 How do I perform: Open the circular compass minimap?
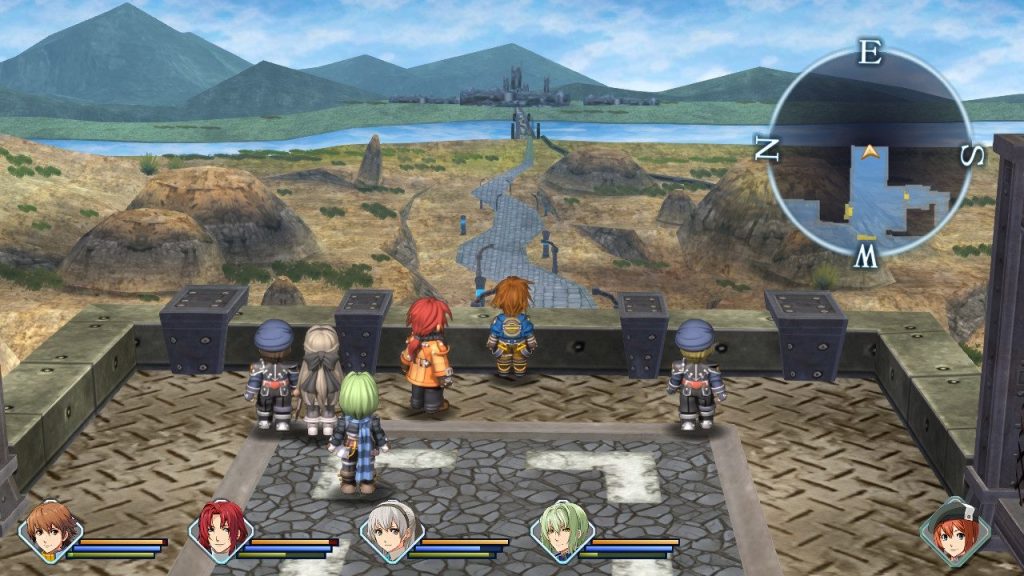pyautogui.click(x=869, y=153)
